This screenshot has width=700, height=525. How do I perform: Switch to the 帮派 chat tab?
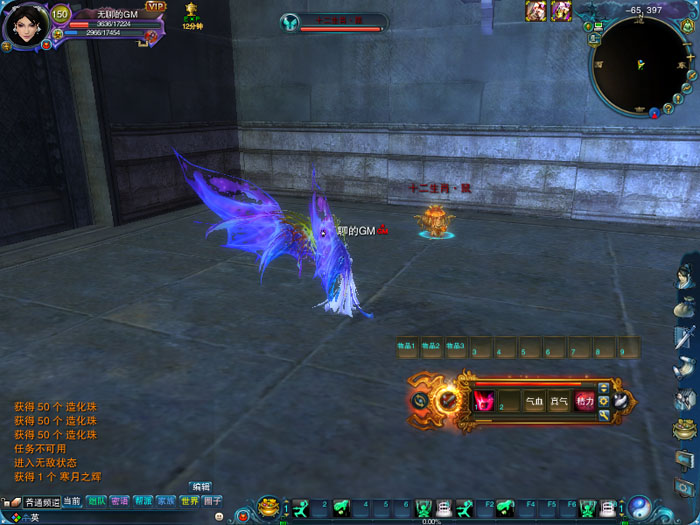144,501
